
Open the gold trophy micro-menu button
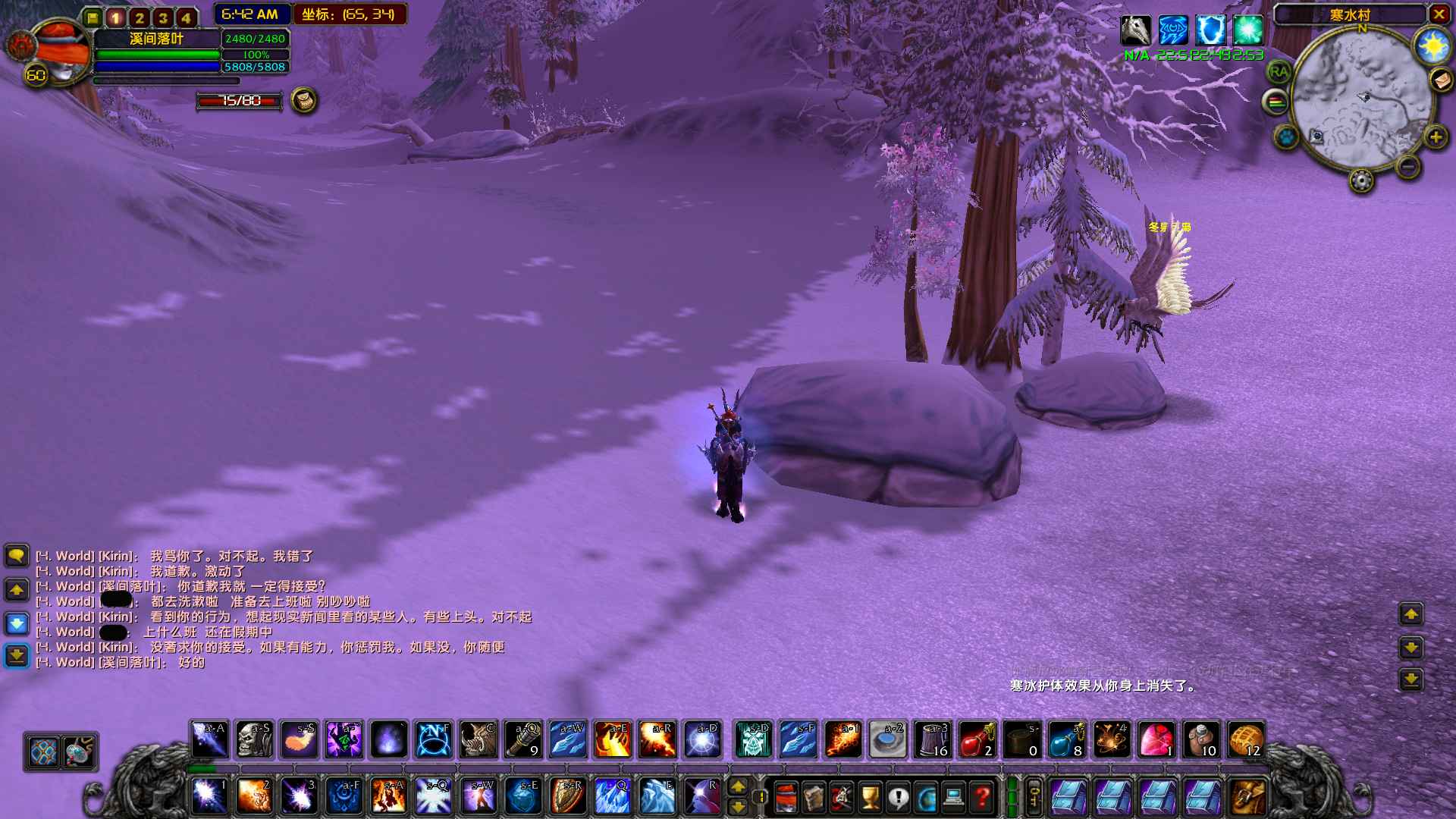(x=870, y=798)
